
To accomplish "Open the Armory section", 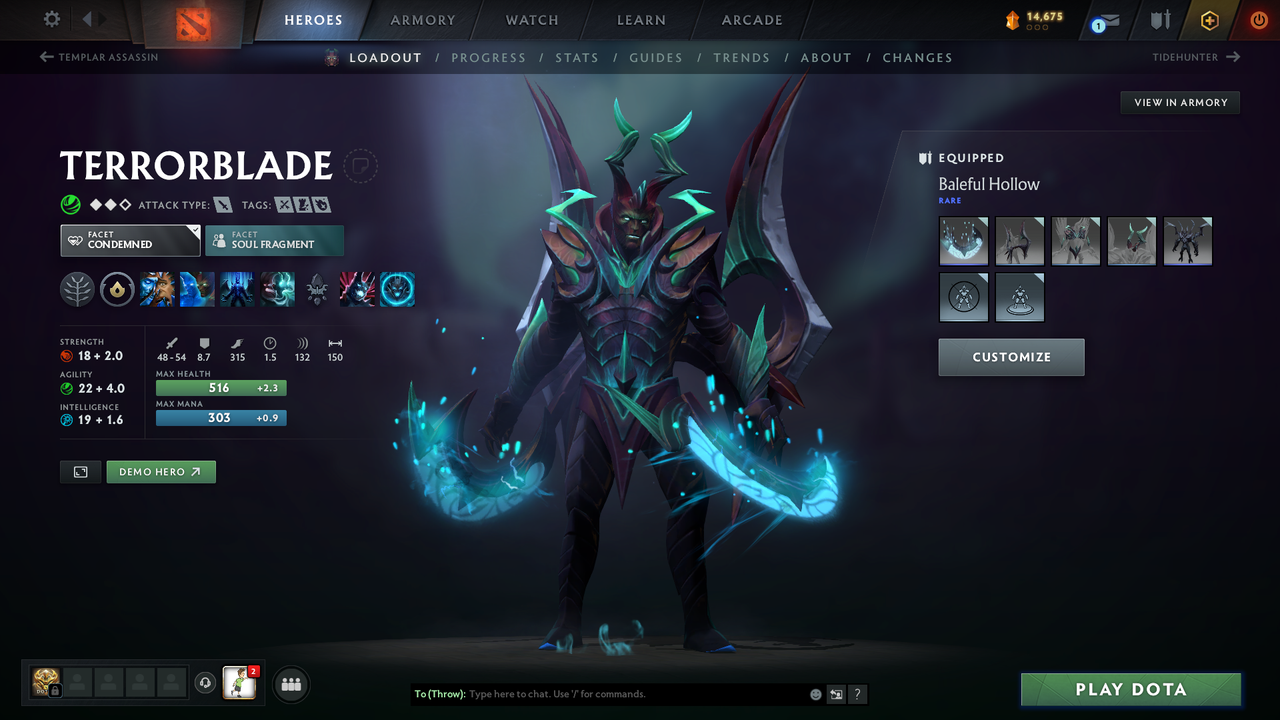I will [422, 20].
